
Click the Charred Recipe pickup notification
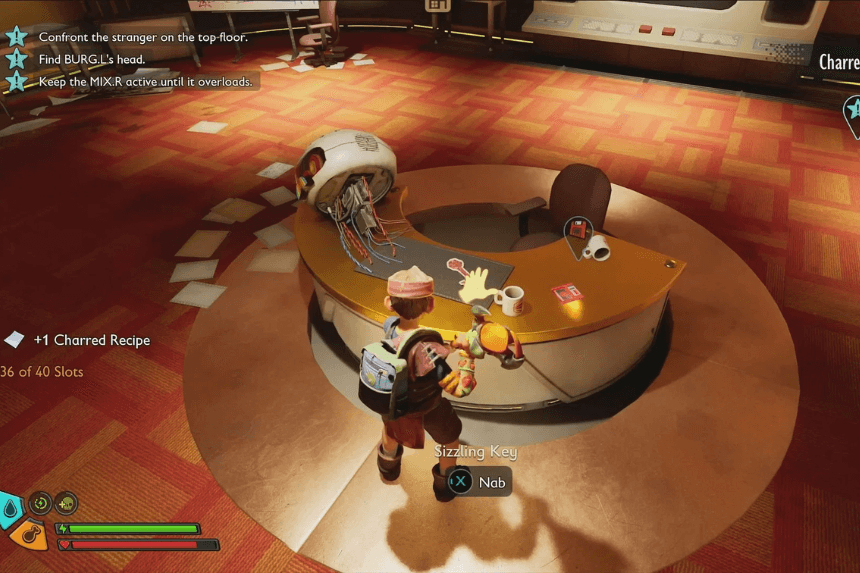point(91,340)
